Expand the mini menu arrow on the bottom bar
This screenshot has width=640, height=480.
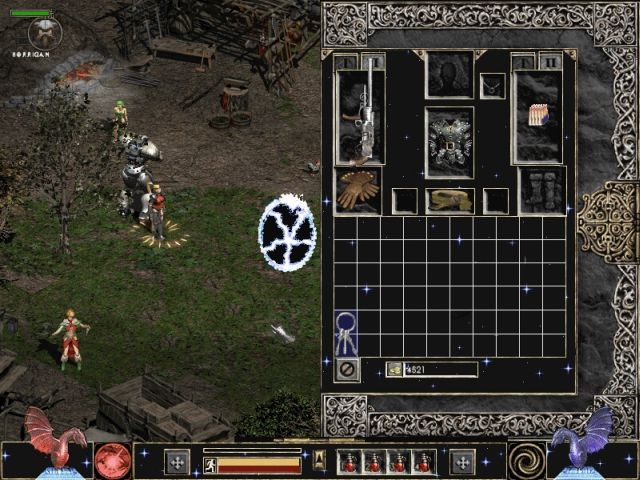320,460
